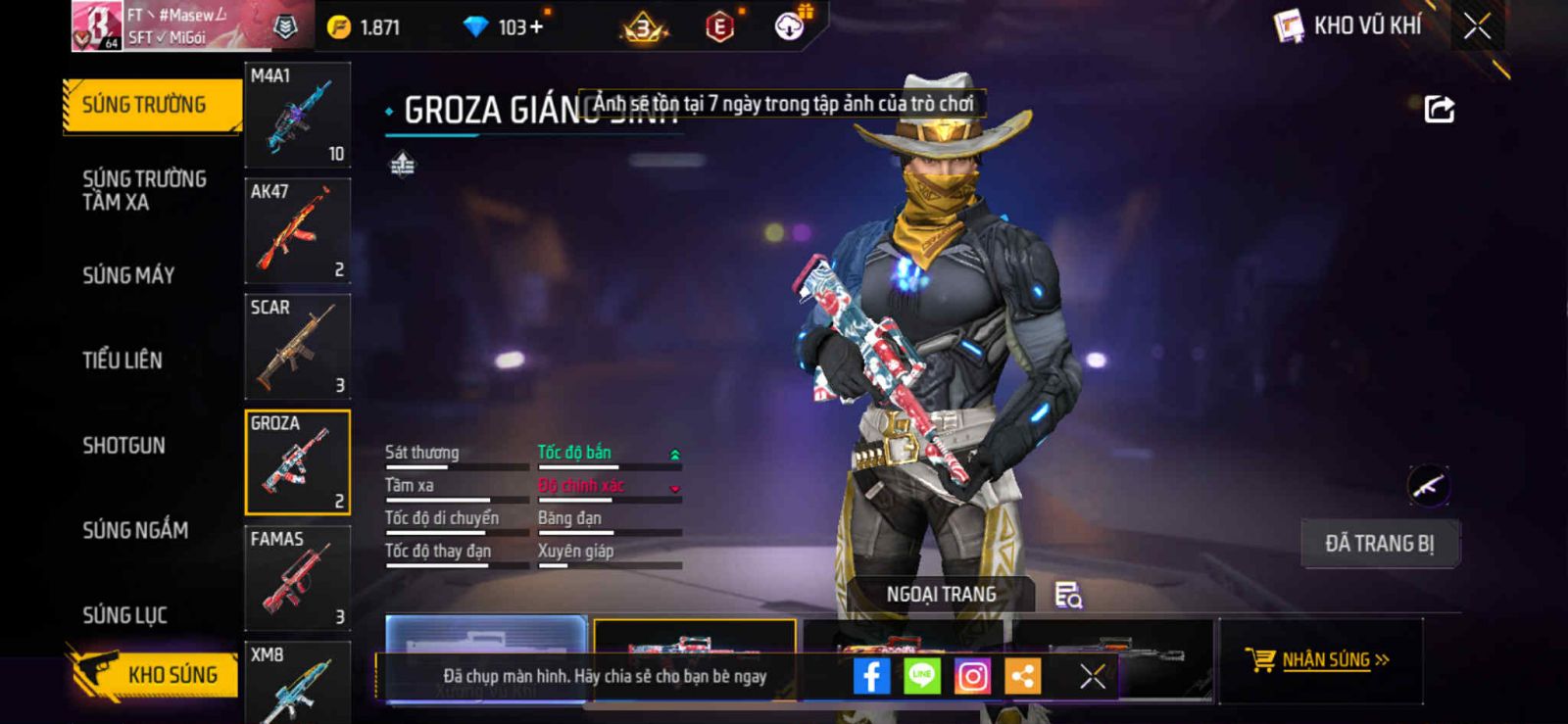Open the KHO SÚNG button

[x=155, y=674]
